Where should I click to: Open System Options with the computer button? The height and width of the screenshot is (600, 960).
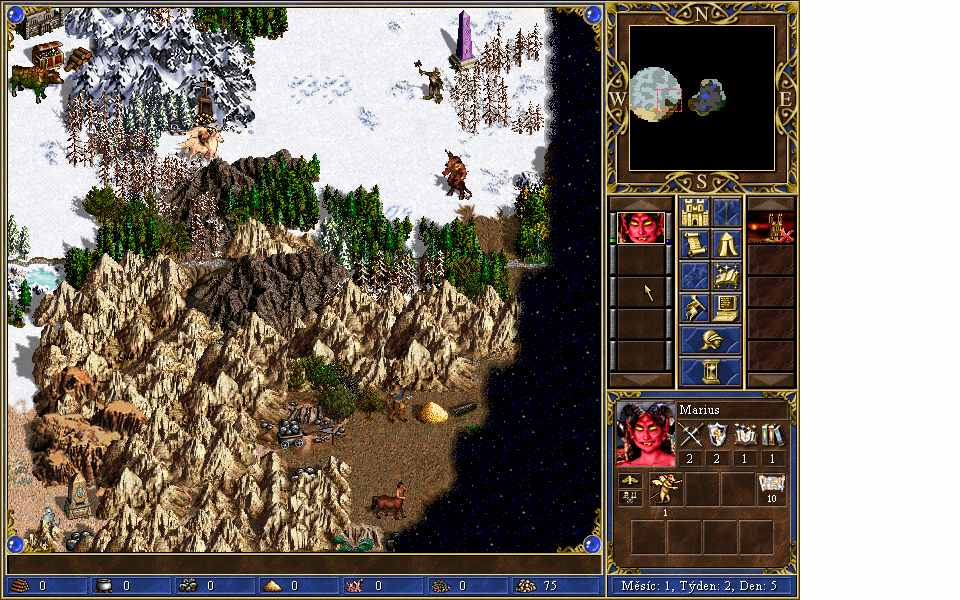click(x=727, y=308)
